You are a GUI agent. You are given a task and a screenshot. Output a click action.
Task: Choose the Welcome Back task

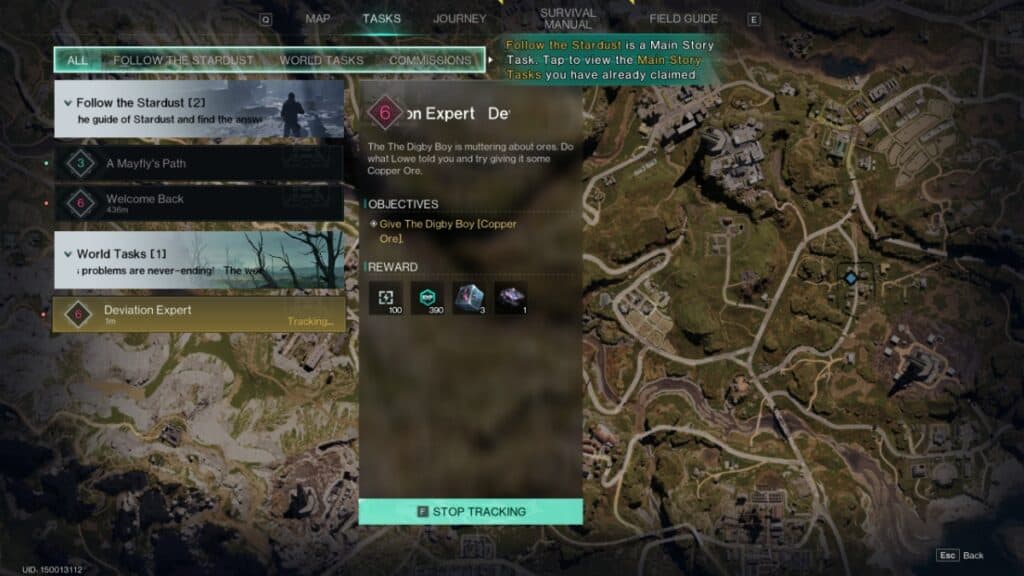(200, 203)
